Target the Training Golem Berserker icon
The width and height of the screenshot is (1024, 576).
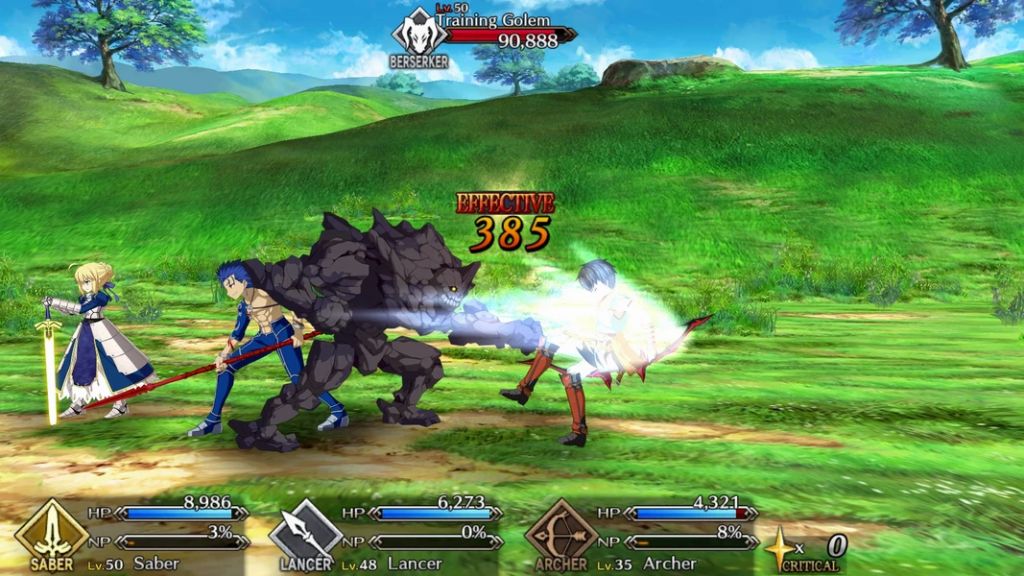coord(419,33)
